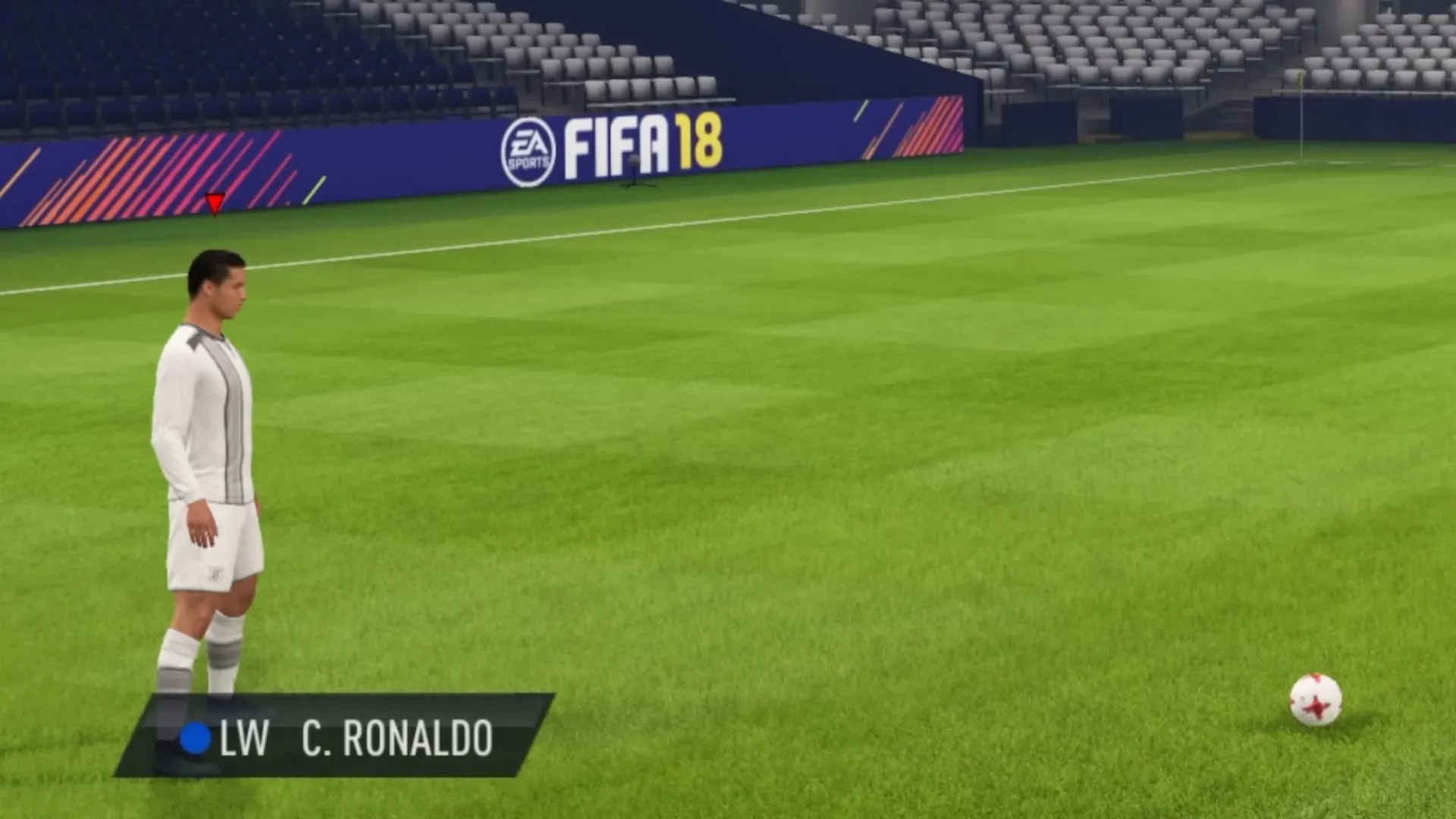Click the red triangle player selection marker
Viewport: 1456px width, 819px height.
(x=215, y=203)
